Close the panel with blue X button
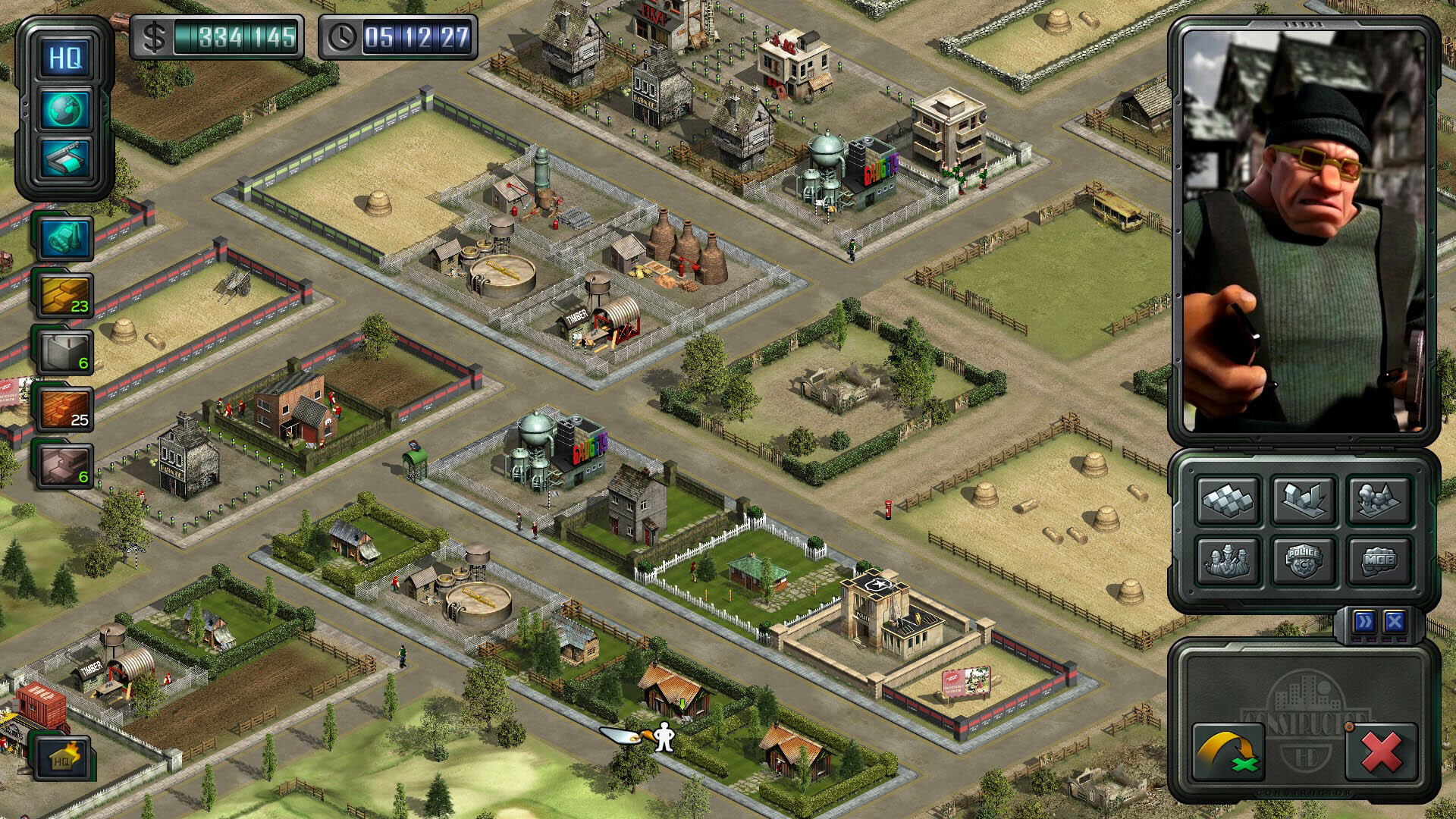 pyautogui.click(x=1395, y=623)
